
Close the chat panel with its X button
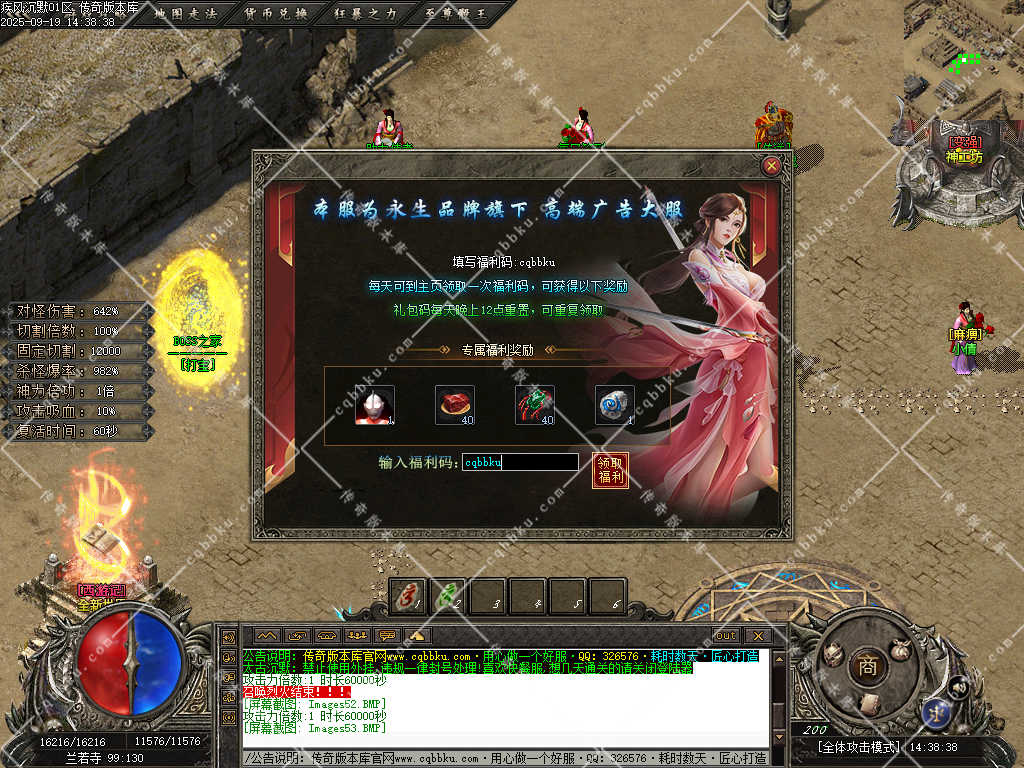[757, 635]
